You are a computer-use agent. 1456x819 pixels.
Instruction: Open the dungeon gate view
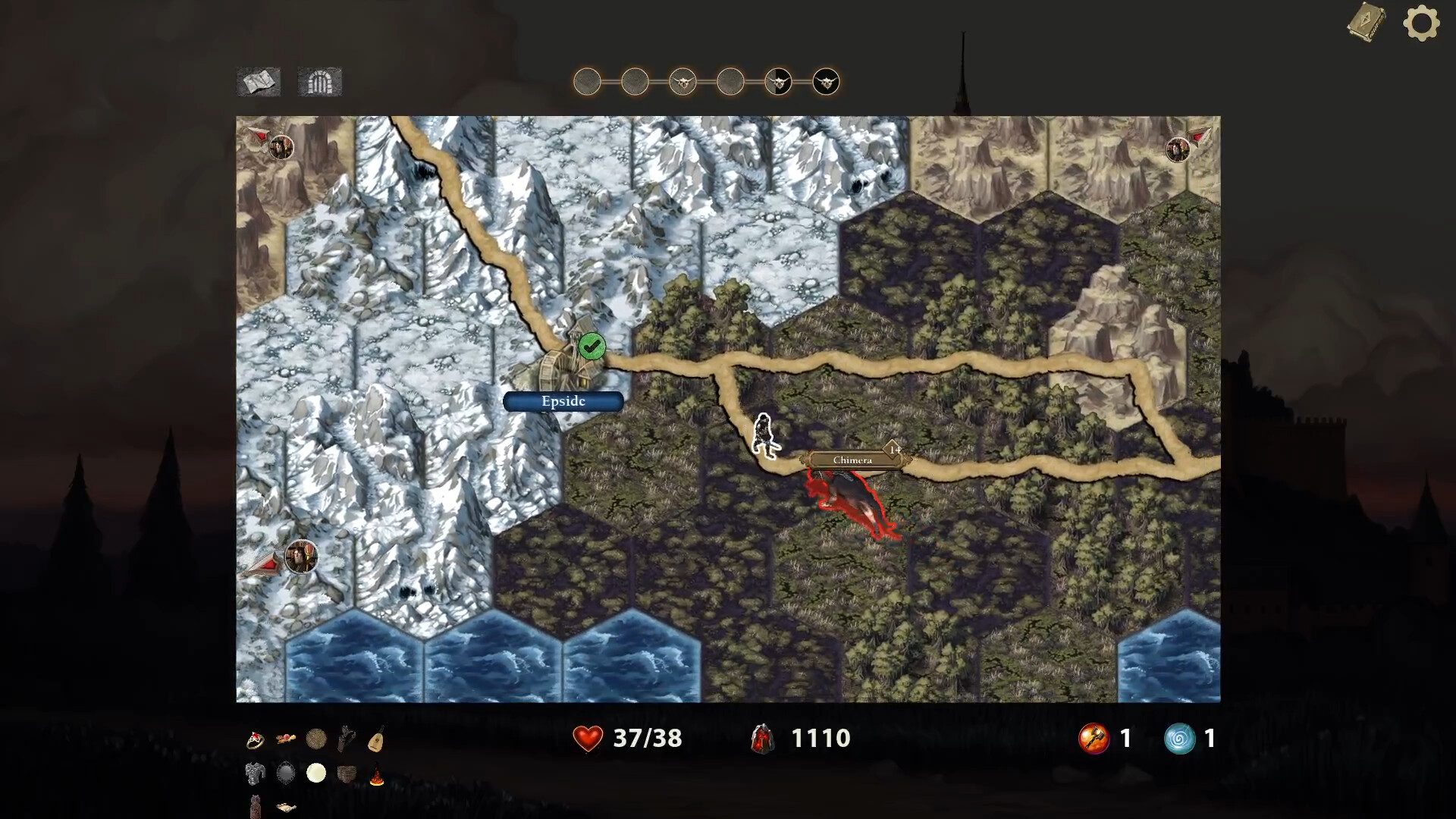coord(320,82)
